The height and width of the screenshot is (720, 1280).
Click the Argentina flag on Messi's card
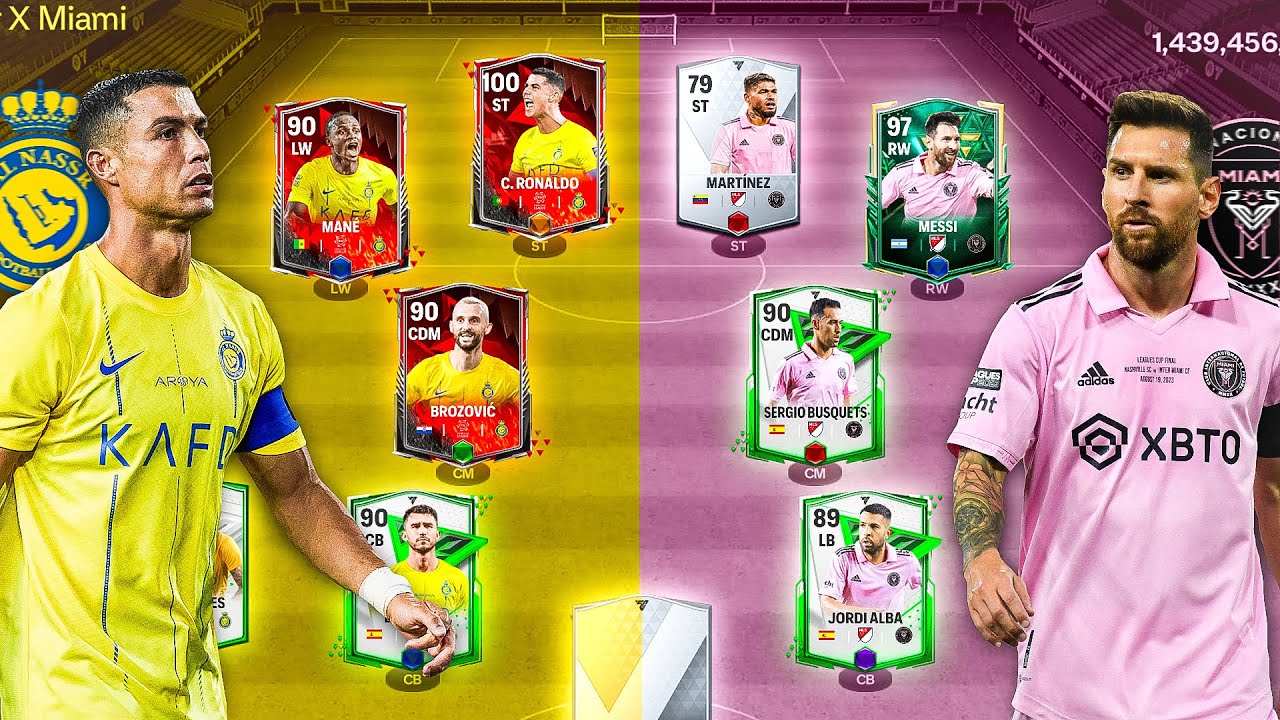pos(899,243)
